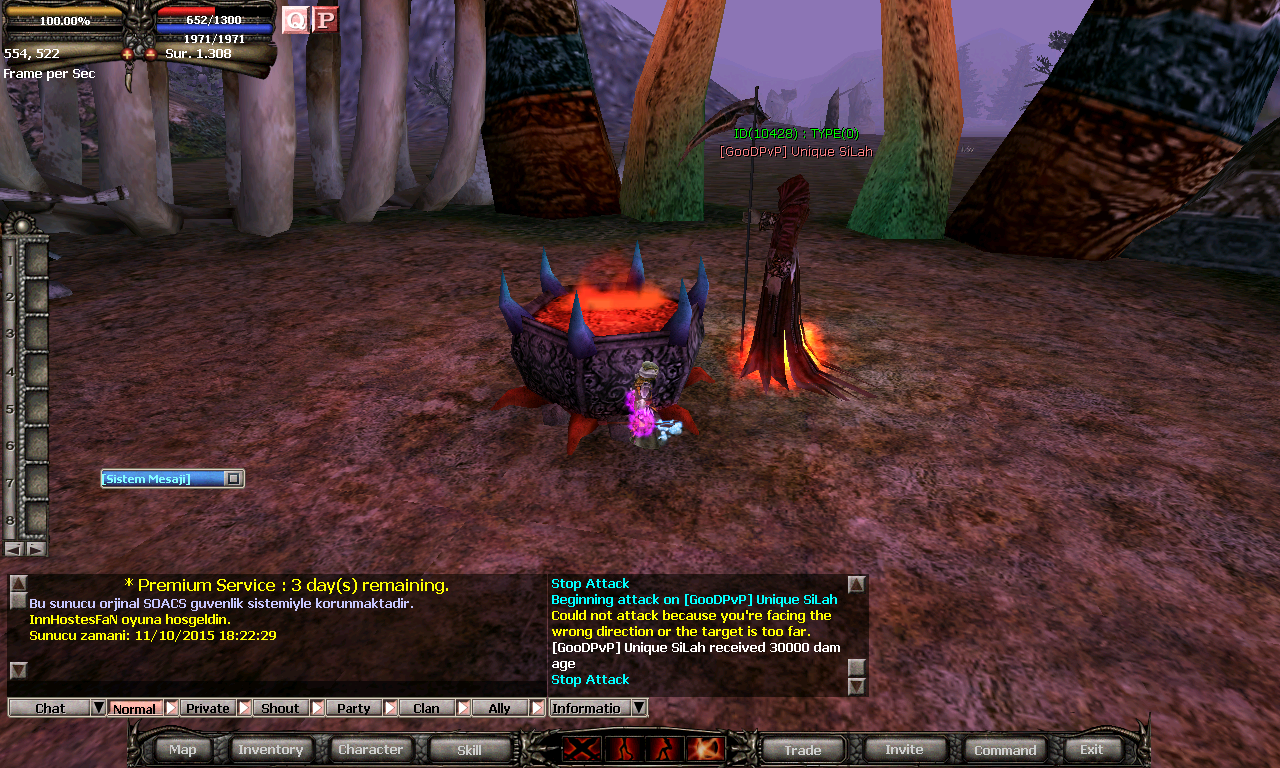Show the Character sheet
The height and width of the screenshot is (768, 1280).
pyautogui.click(x=370, y=749)
